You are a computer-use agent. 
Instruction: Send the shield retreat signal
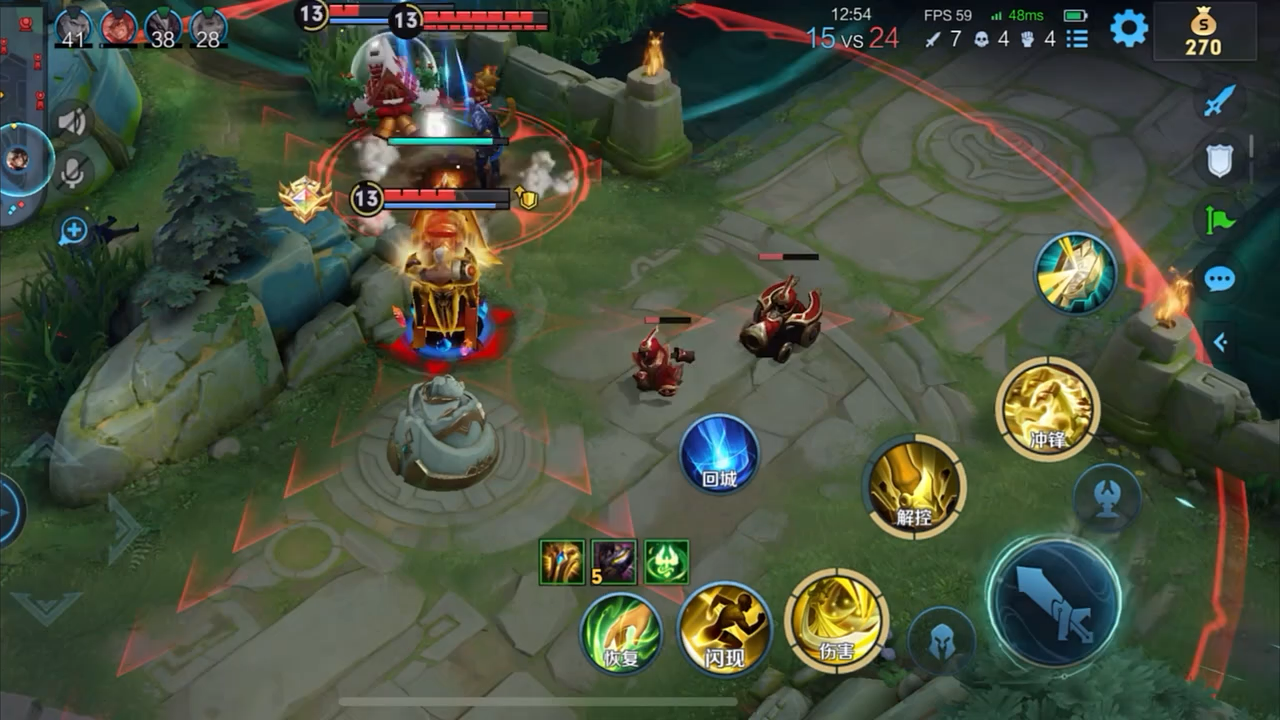[x=1220, y=160]
